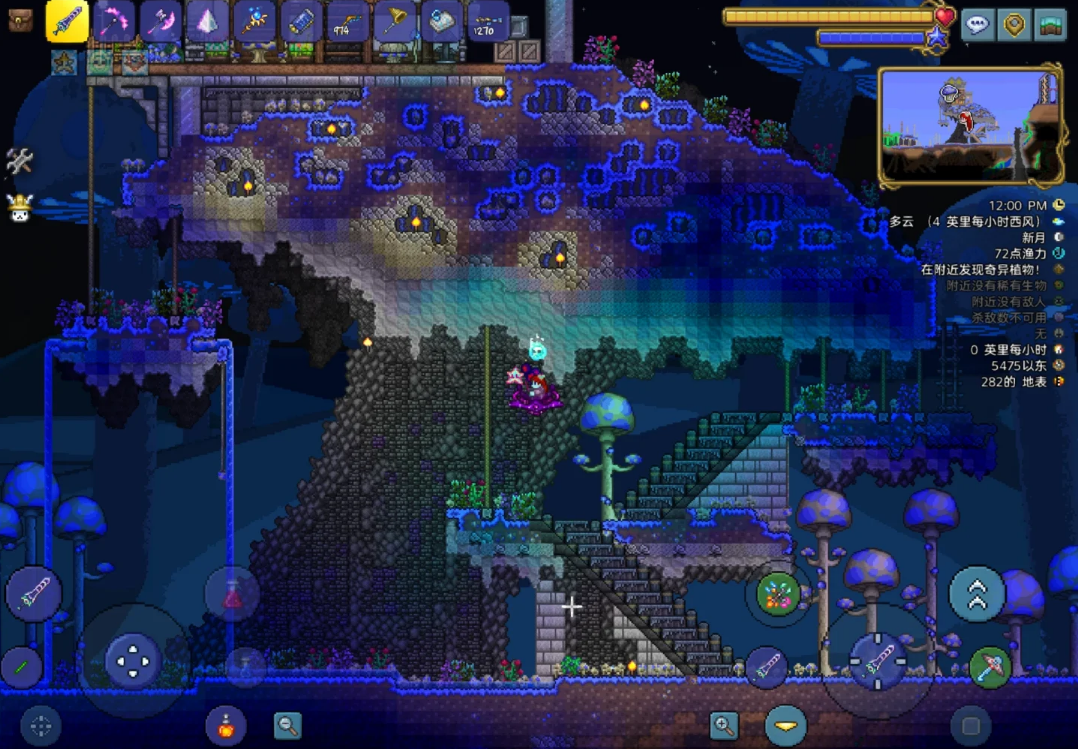
Task: Select the white prism hotbar slot
Action: 207,21
